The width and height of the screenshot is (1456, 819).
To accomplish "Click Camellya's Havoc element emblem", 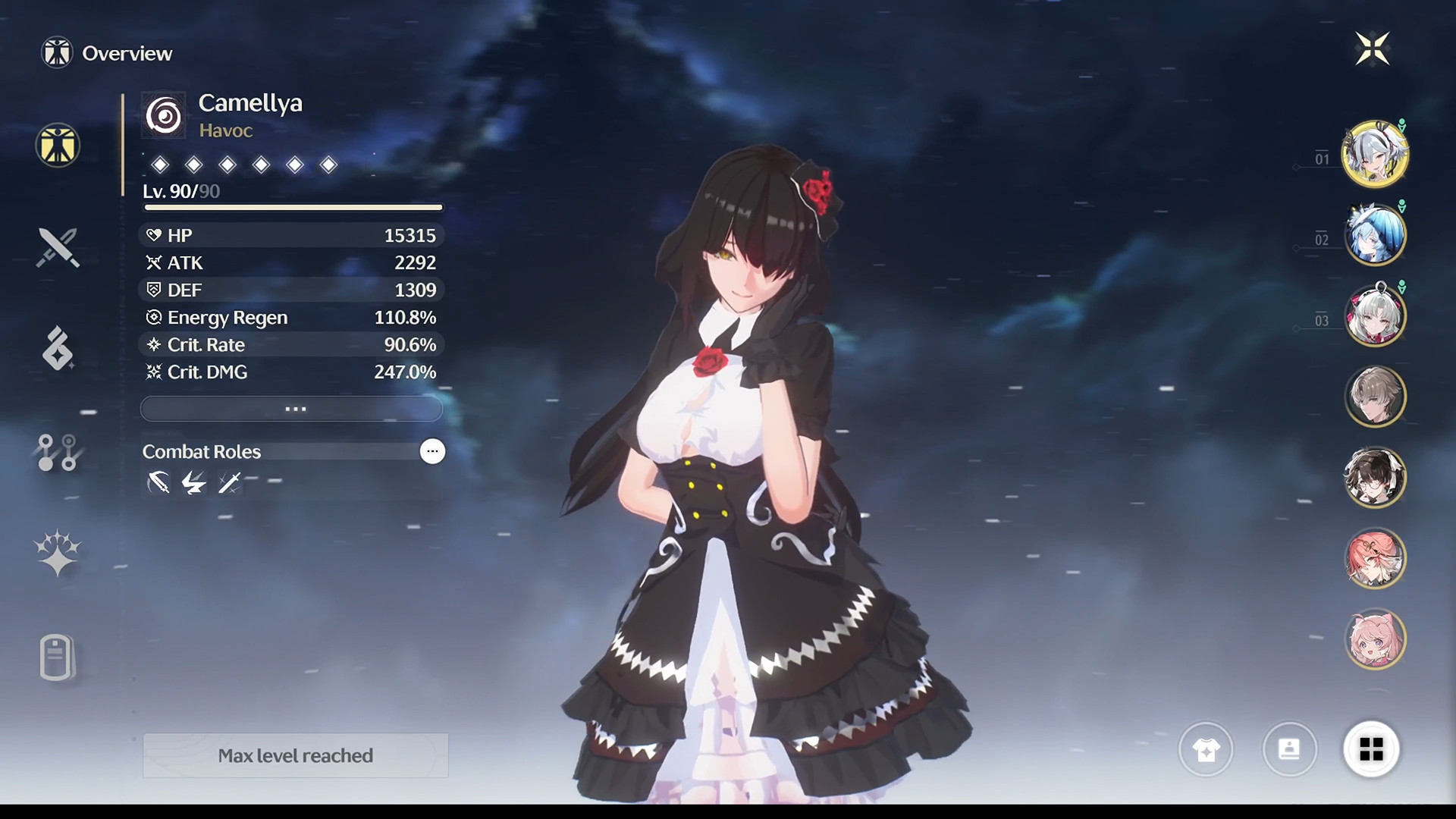I will 163,115.
